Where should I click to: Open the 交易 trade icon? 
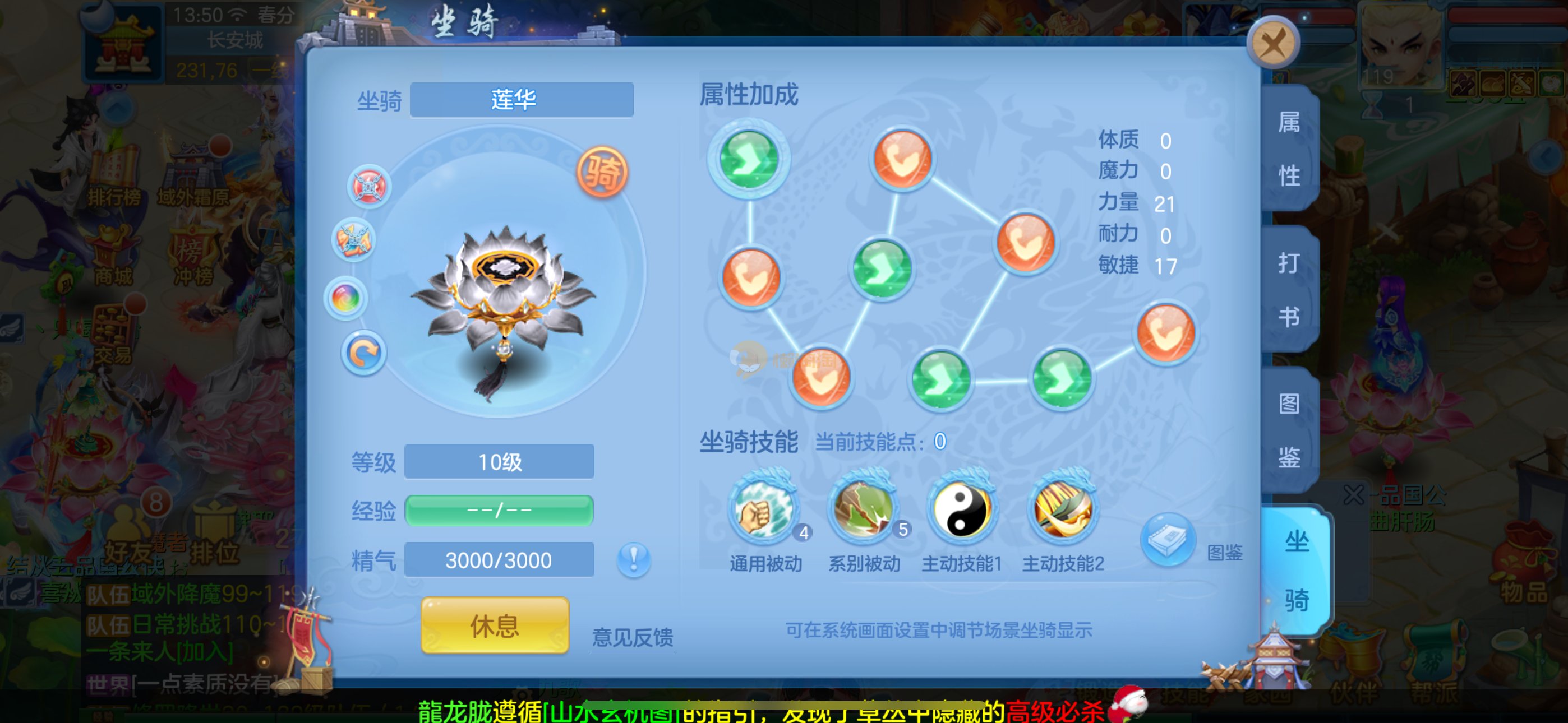[113, 338]
